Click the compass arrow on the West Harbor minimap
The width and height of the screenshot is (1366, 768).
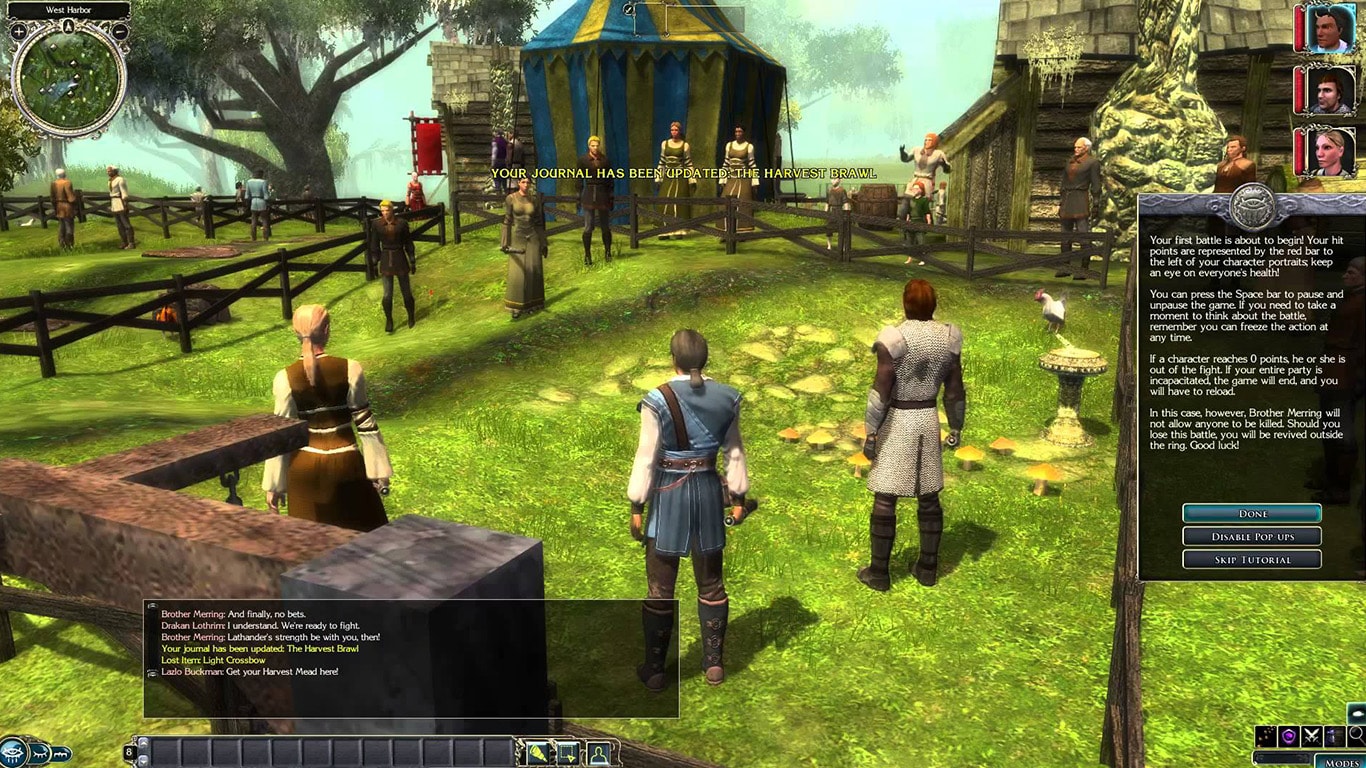click(x=68, y=26)
